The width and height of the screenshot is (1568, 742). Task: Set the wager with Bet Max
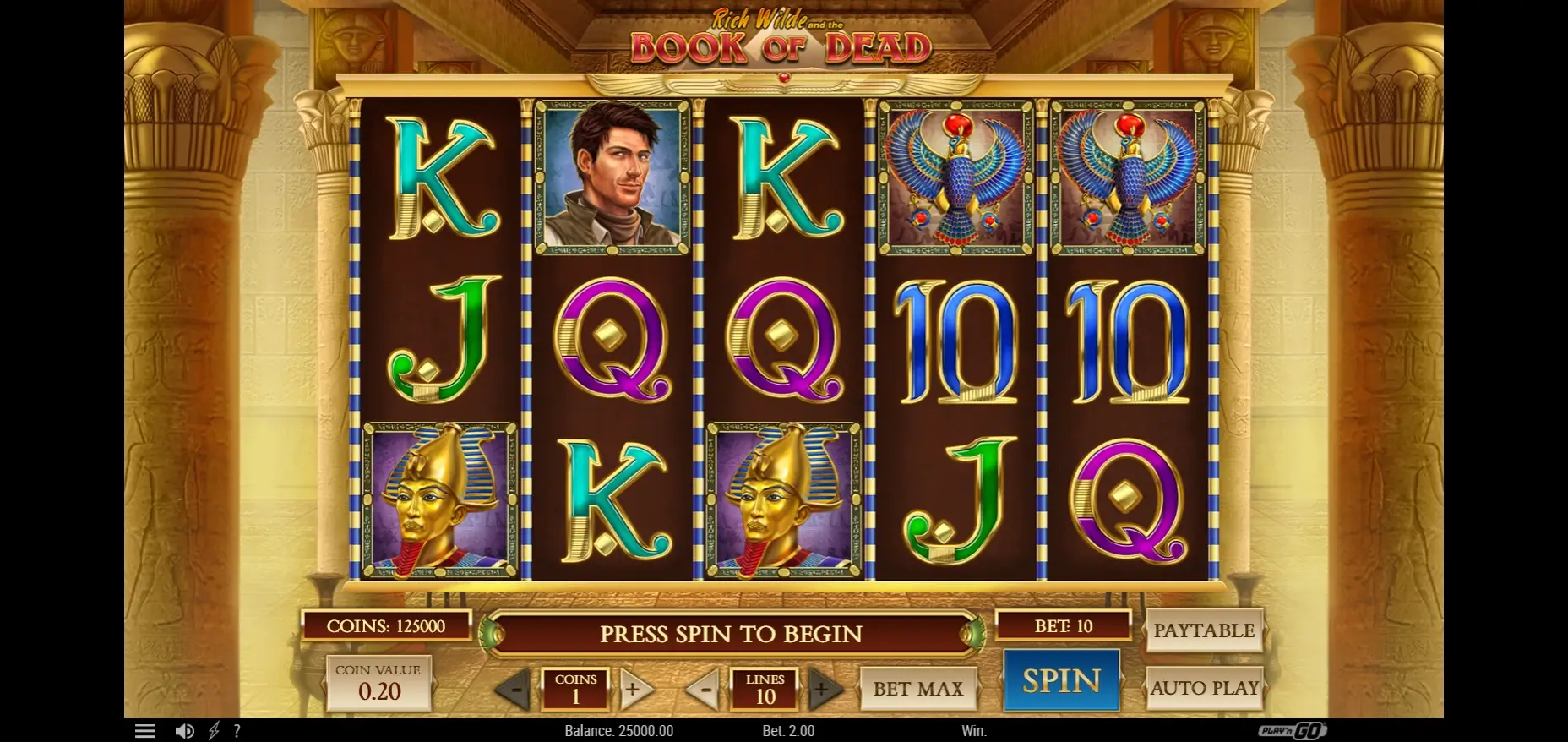[918, 689]
